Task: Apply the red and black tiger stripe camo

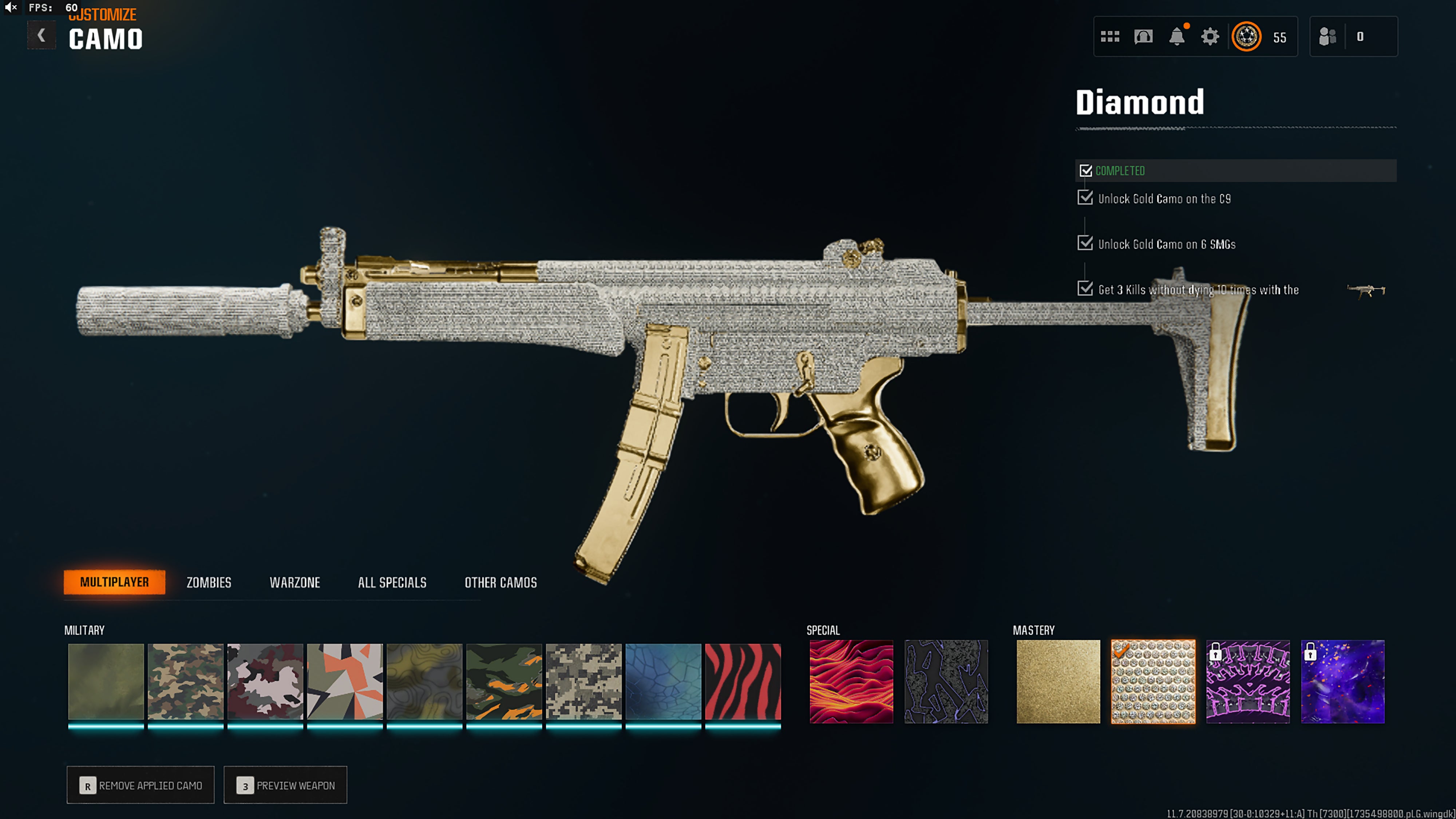Action: tap(743, 682)
